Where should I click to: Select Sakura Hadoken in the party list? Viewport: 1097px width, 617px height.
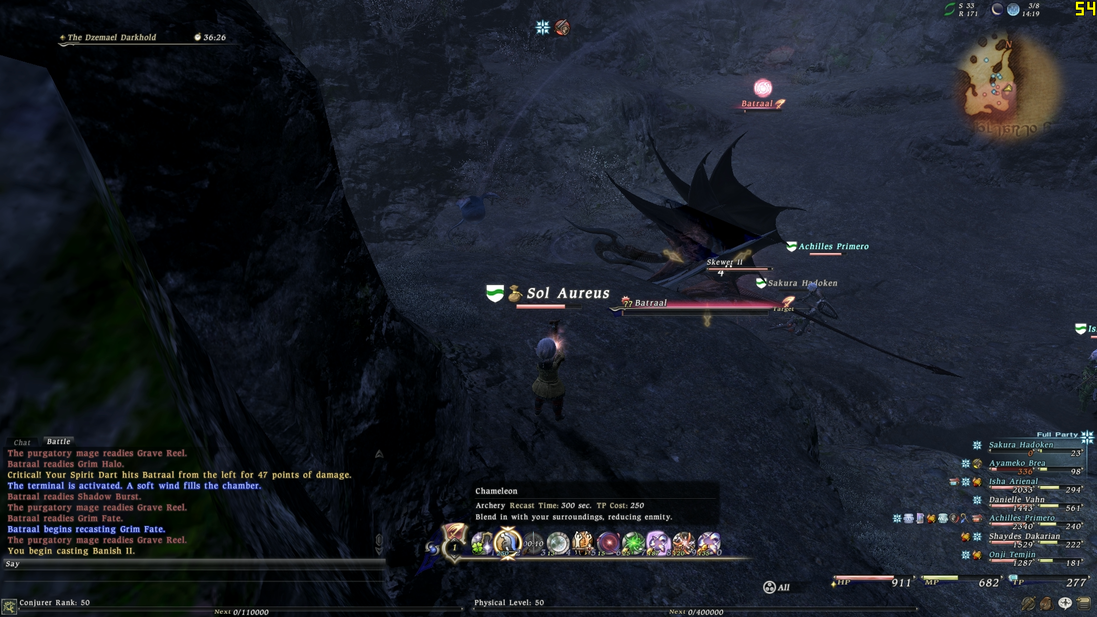click(1021, 445)
